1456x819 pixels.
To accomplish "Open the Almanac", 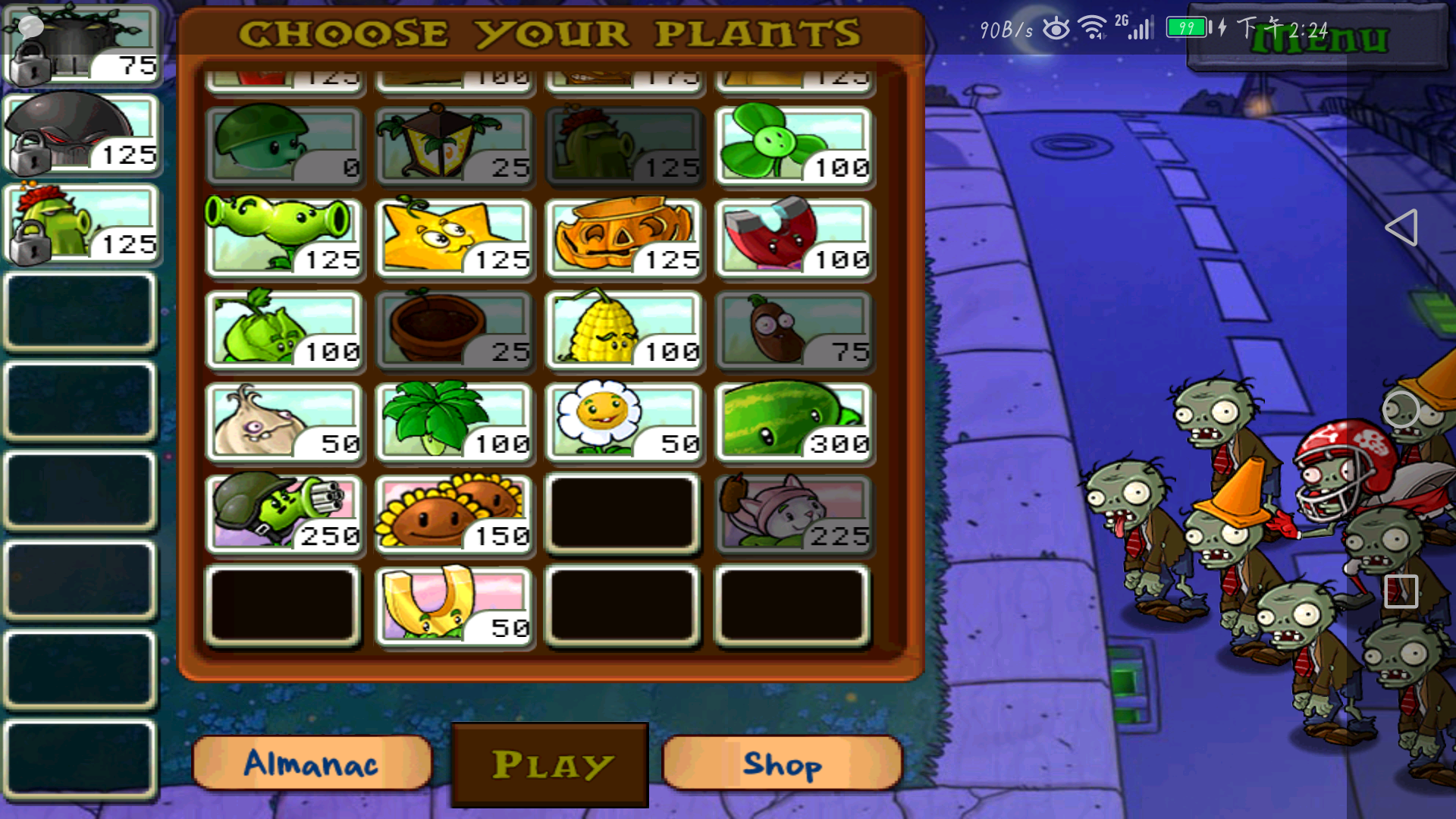I will coord(312,764).
